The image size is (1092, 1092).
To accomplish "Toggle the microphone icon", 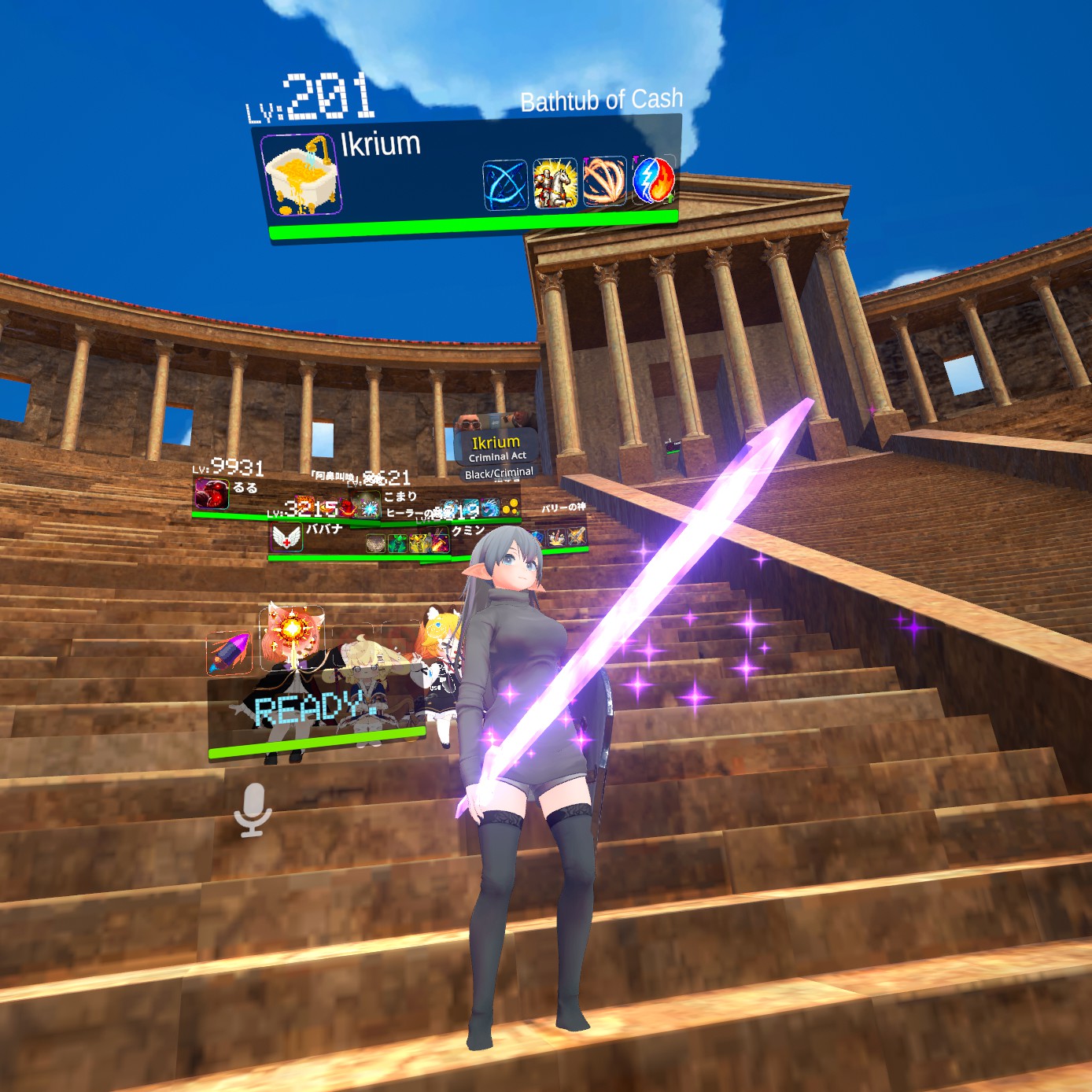I will click(253, 810).
